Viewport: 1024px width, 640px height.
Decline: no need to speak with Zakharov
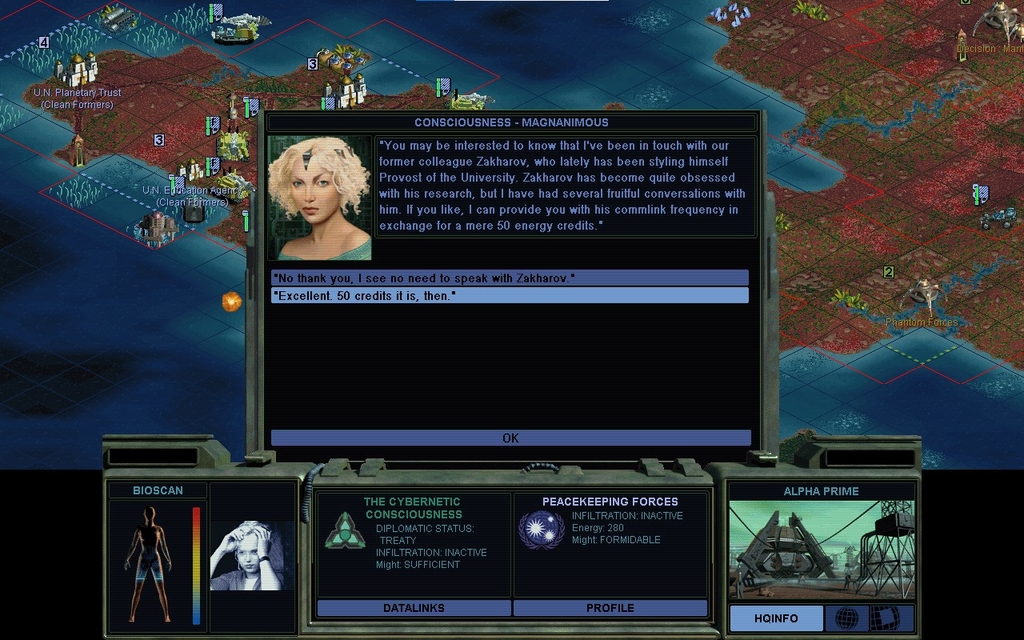click(x=509, y=277)
